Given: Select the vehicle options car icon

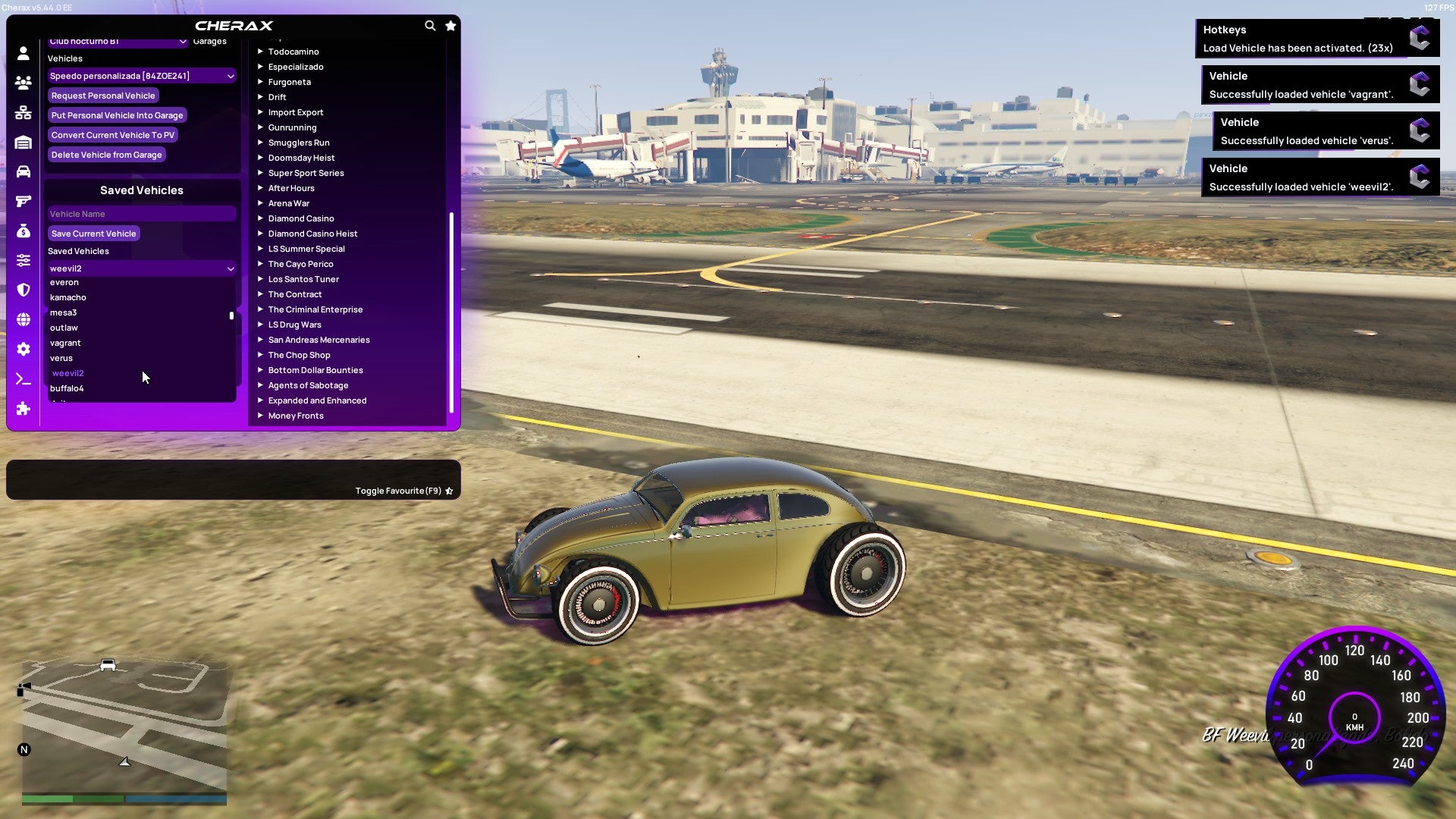Looking at the screenshot, I should click(x=23, y=172).
